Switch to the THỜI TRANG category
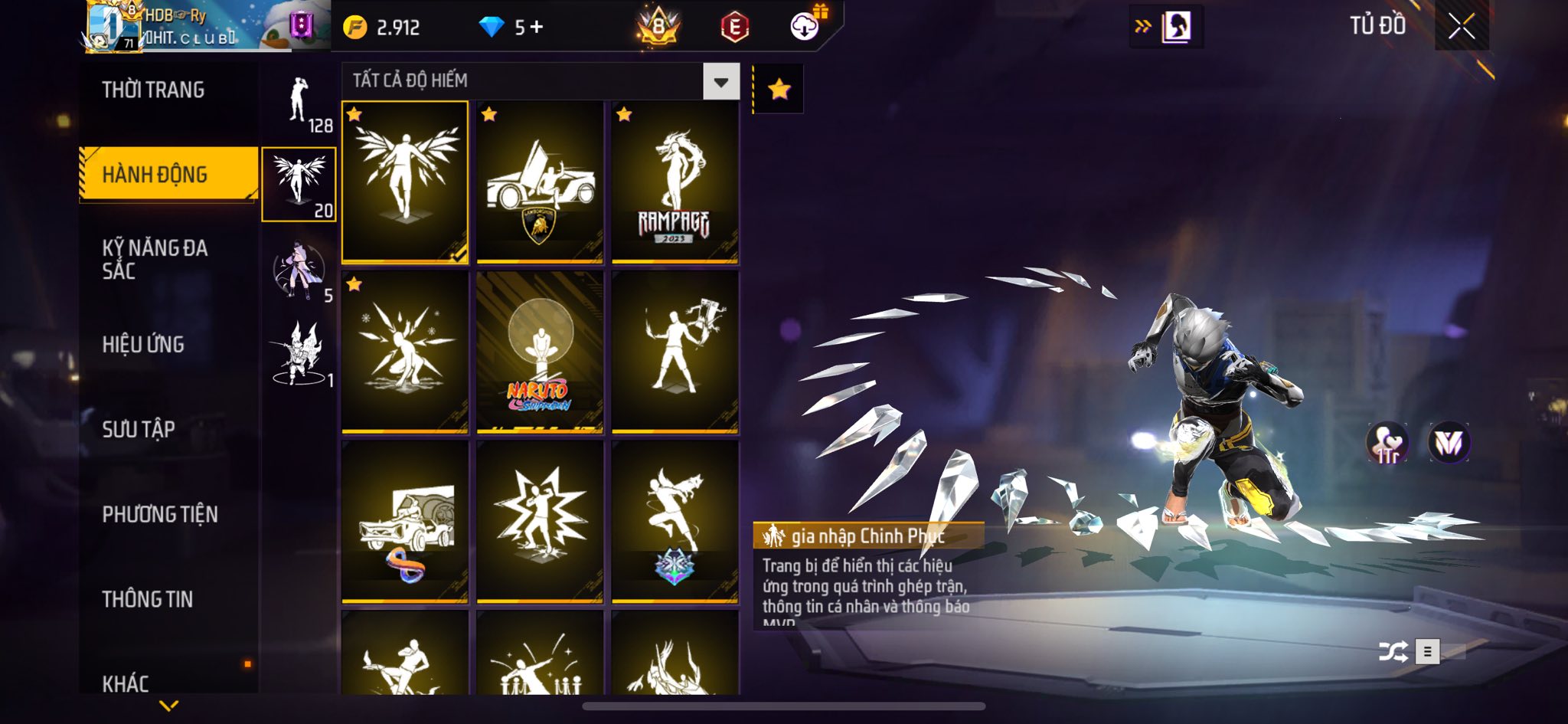The height and width of the screenshot is (724, 1568). pos(153,90)
